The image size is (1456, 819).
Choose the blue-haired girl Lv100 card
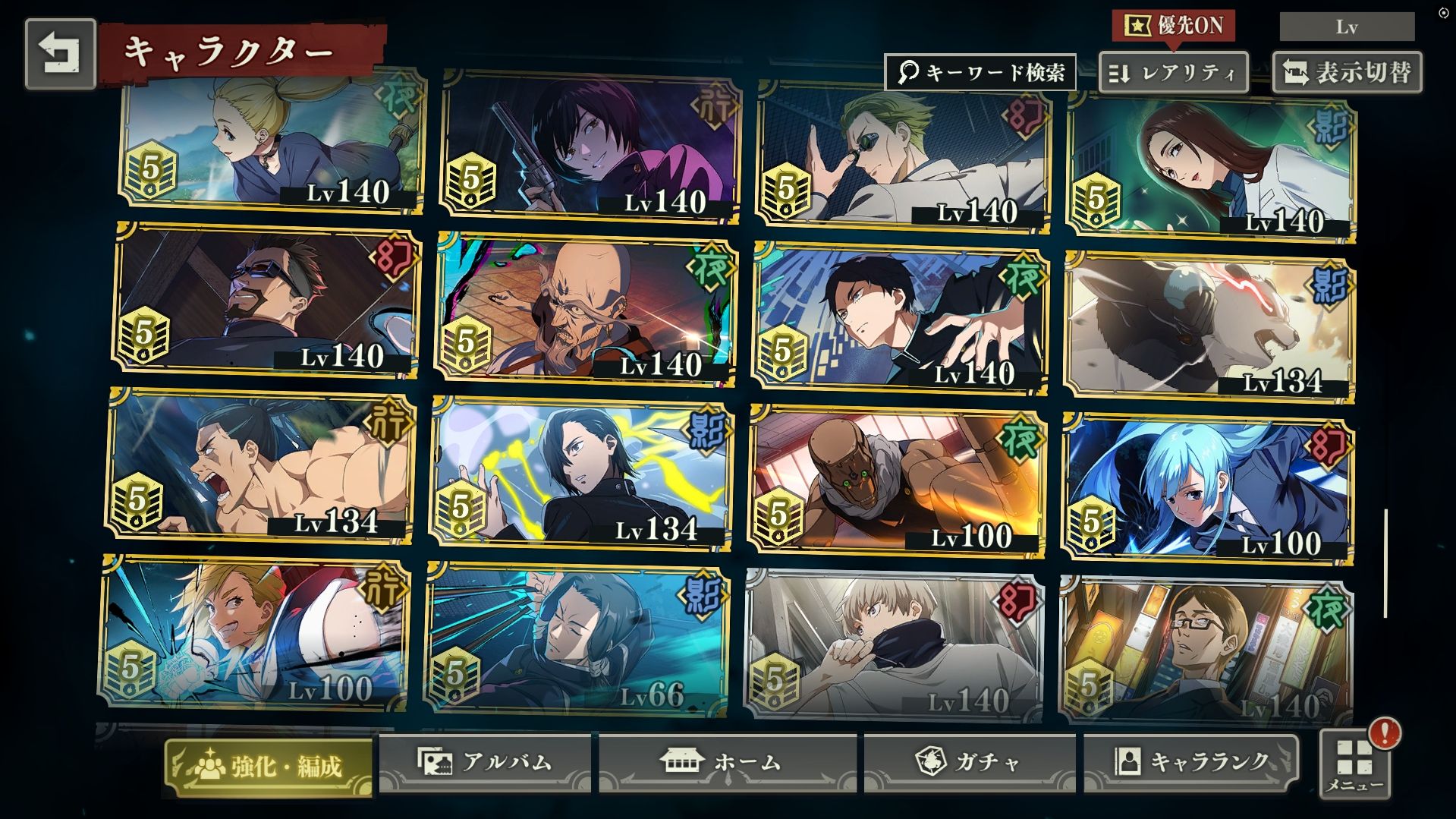click(x=1208, y=490)
